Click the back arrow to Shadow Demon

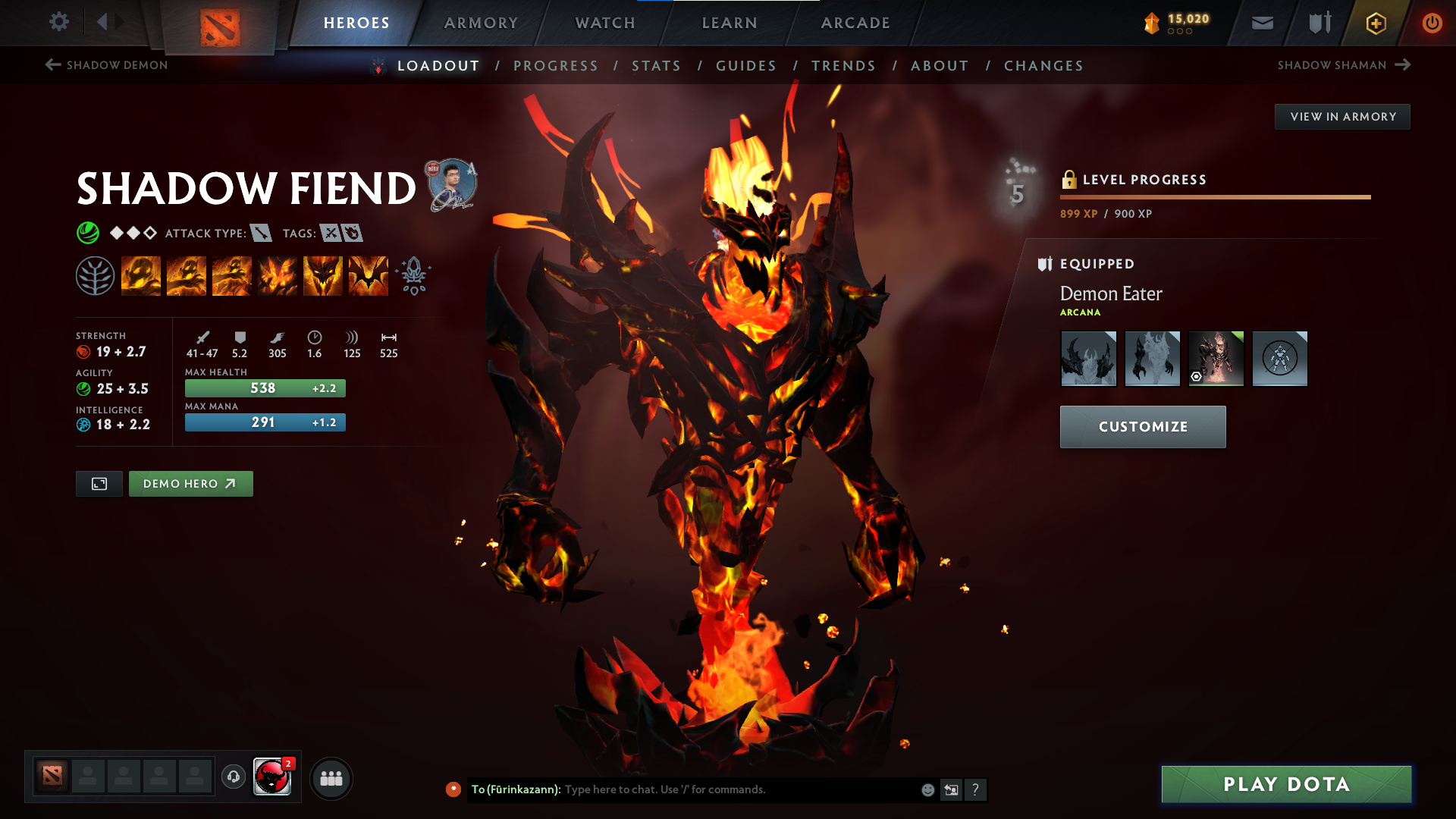coord(51,65)
